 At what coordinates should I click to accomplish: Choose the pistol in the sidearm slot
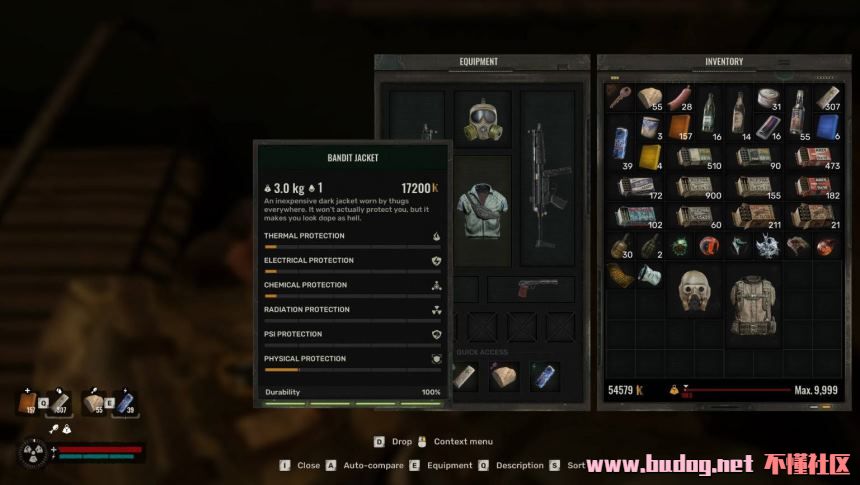pos(530,289)
